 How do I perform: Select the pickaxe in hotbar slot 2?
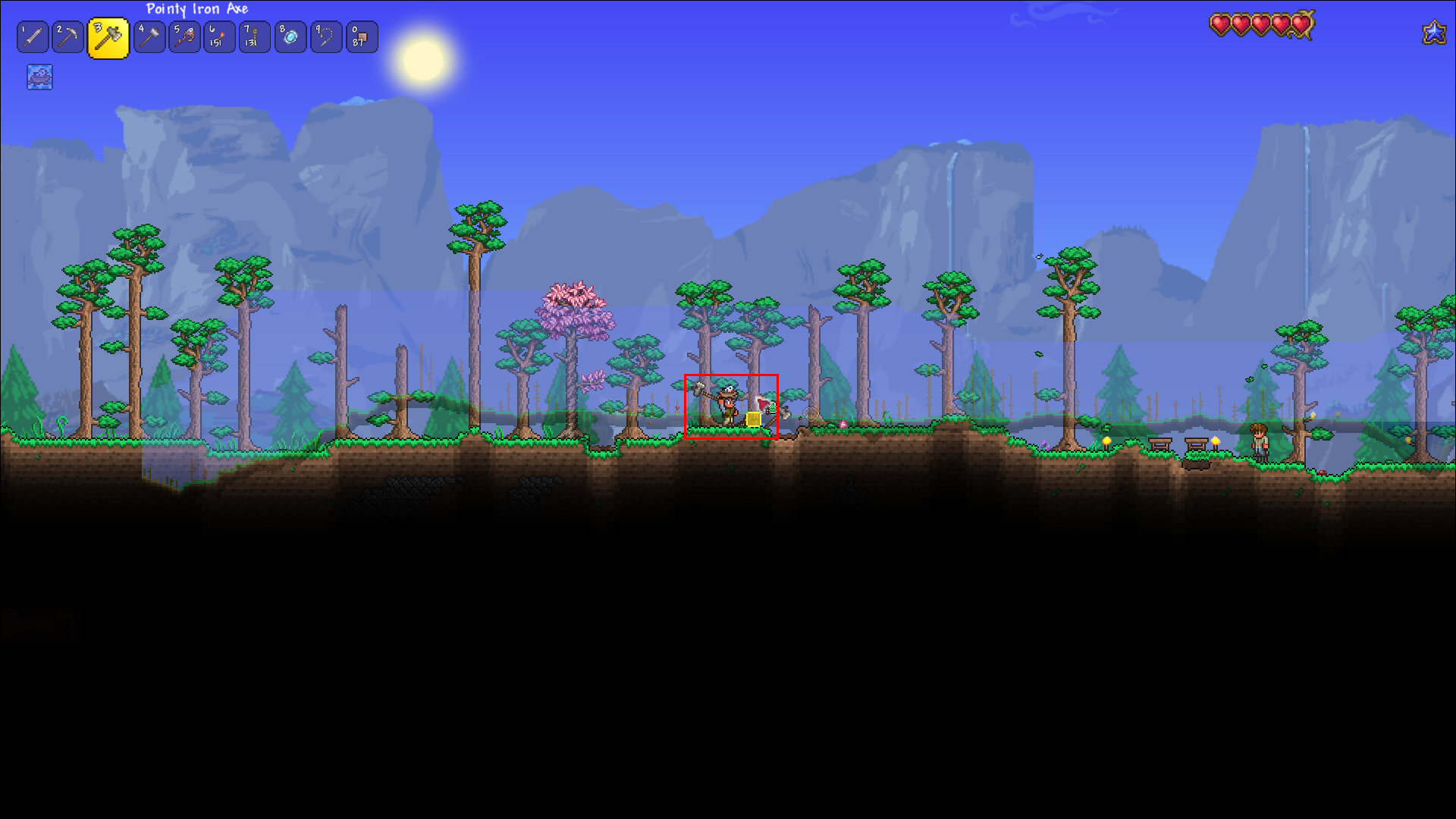tap(67, 36)
